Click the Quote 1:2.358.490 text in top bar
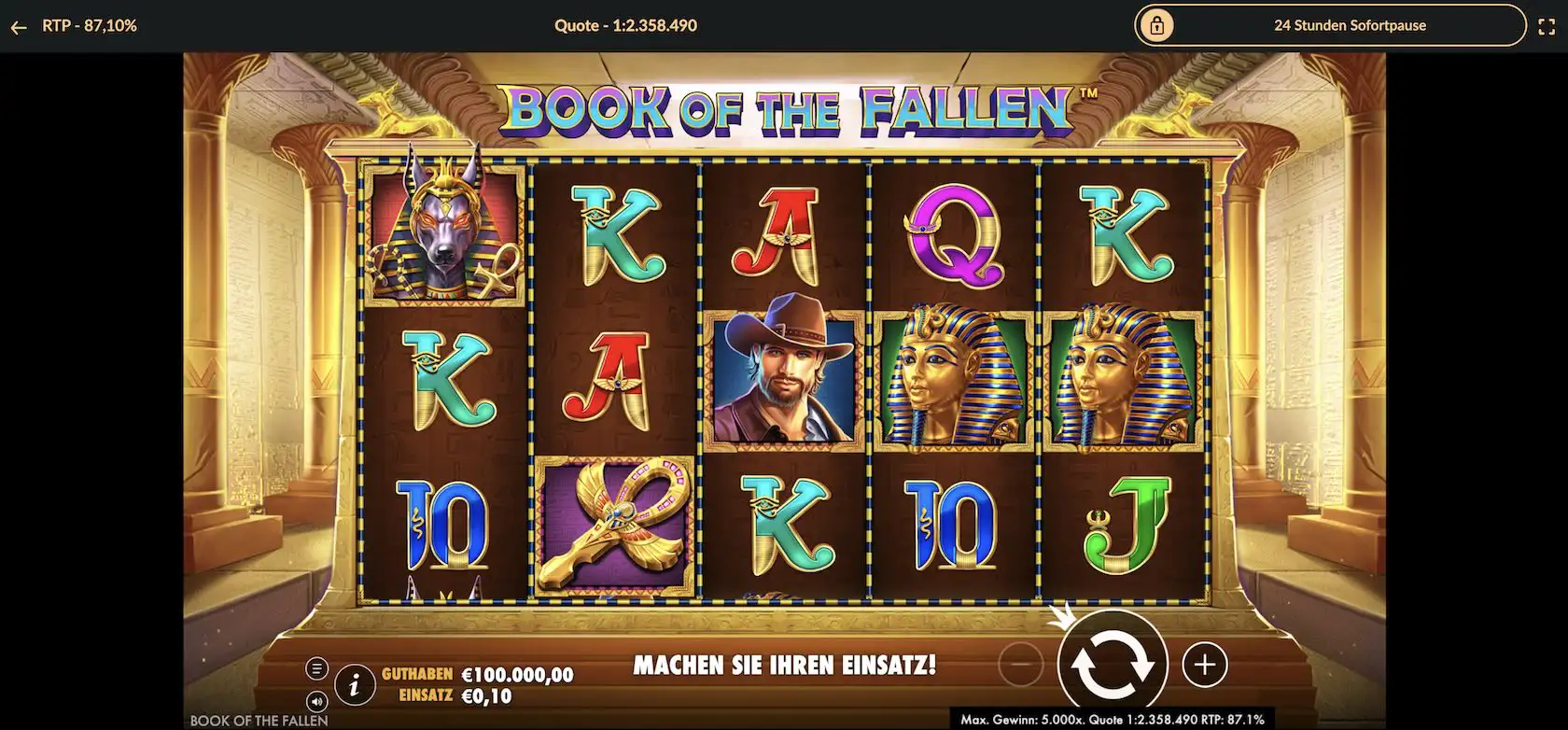The width and height of the screenshot is (1568, 730). [623, 25]
